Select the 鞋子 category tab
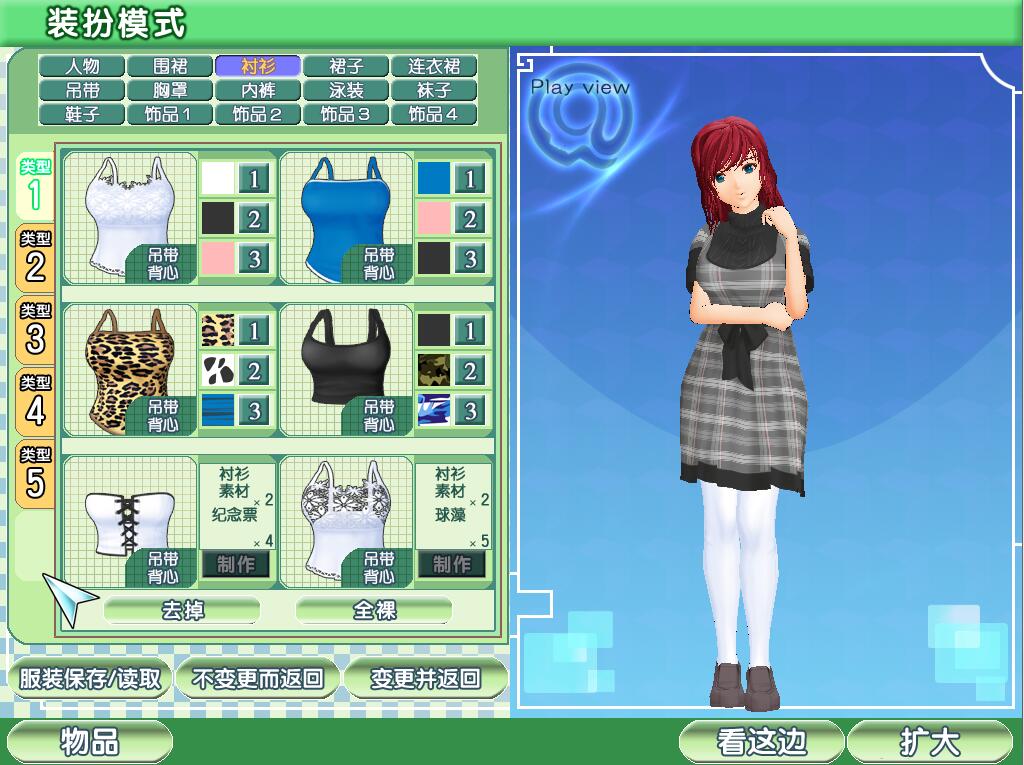 (x=82, y=114)
